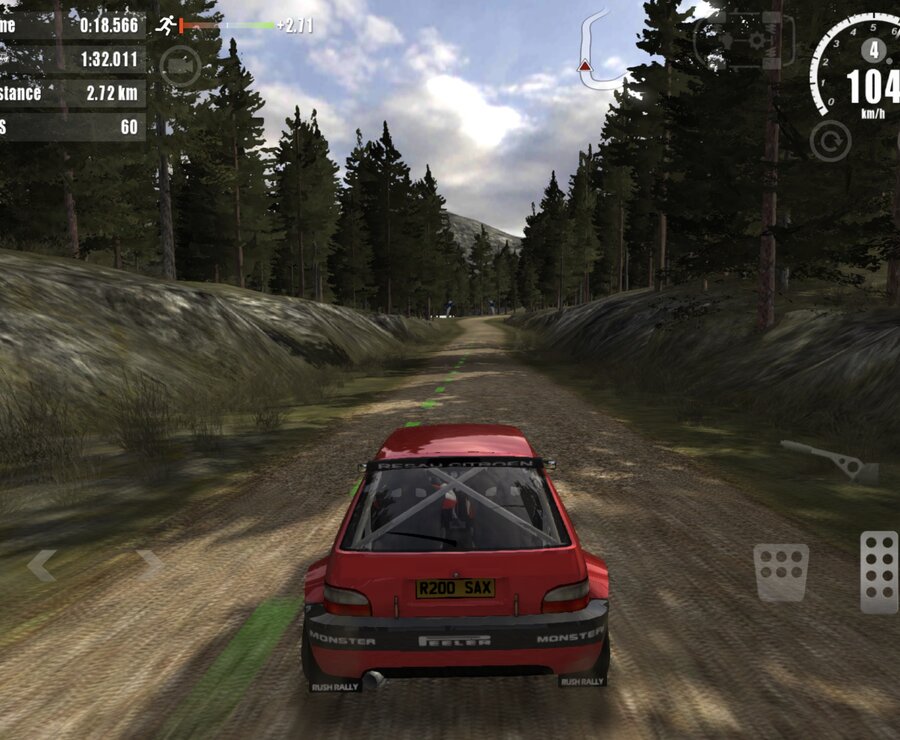Steer left with the left arrow
The width and height of the screenshot is (900, 740).
pyautogui.click(x=41, y=565)
